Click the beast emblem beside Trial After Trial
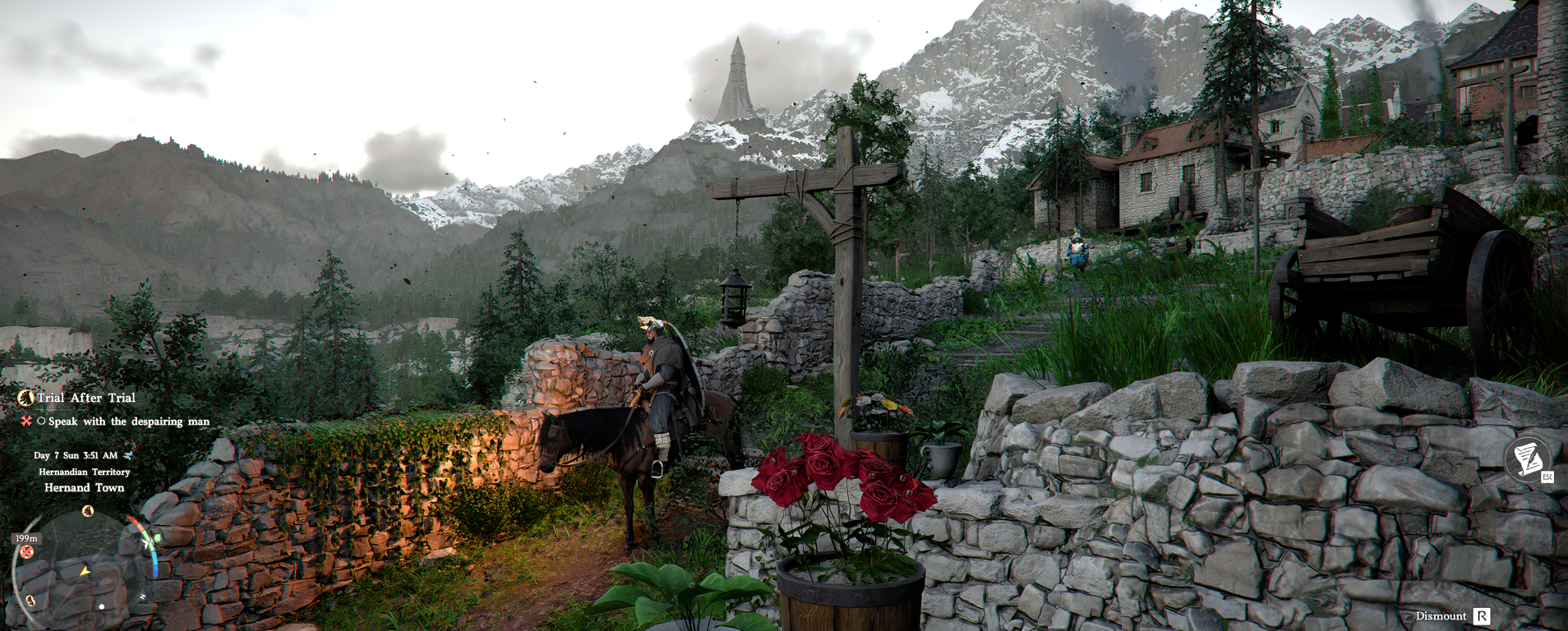This screenshot has height=631, width=1568. click(25, 398)
